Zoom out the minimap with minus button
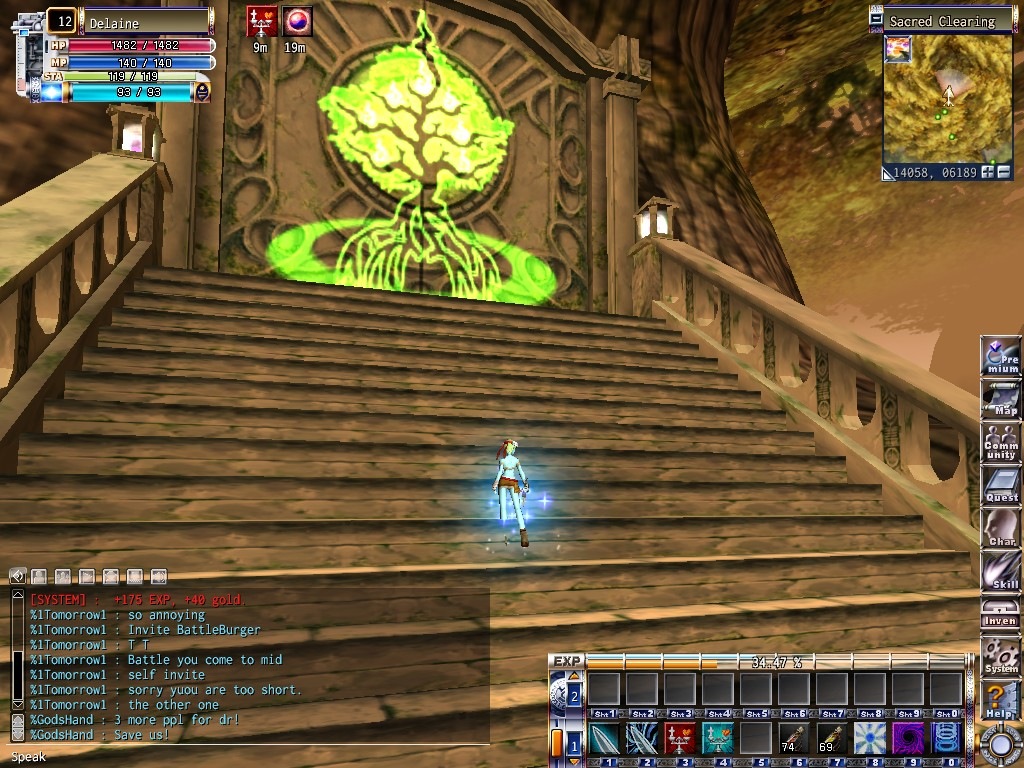 (1003, 172)
